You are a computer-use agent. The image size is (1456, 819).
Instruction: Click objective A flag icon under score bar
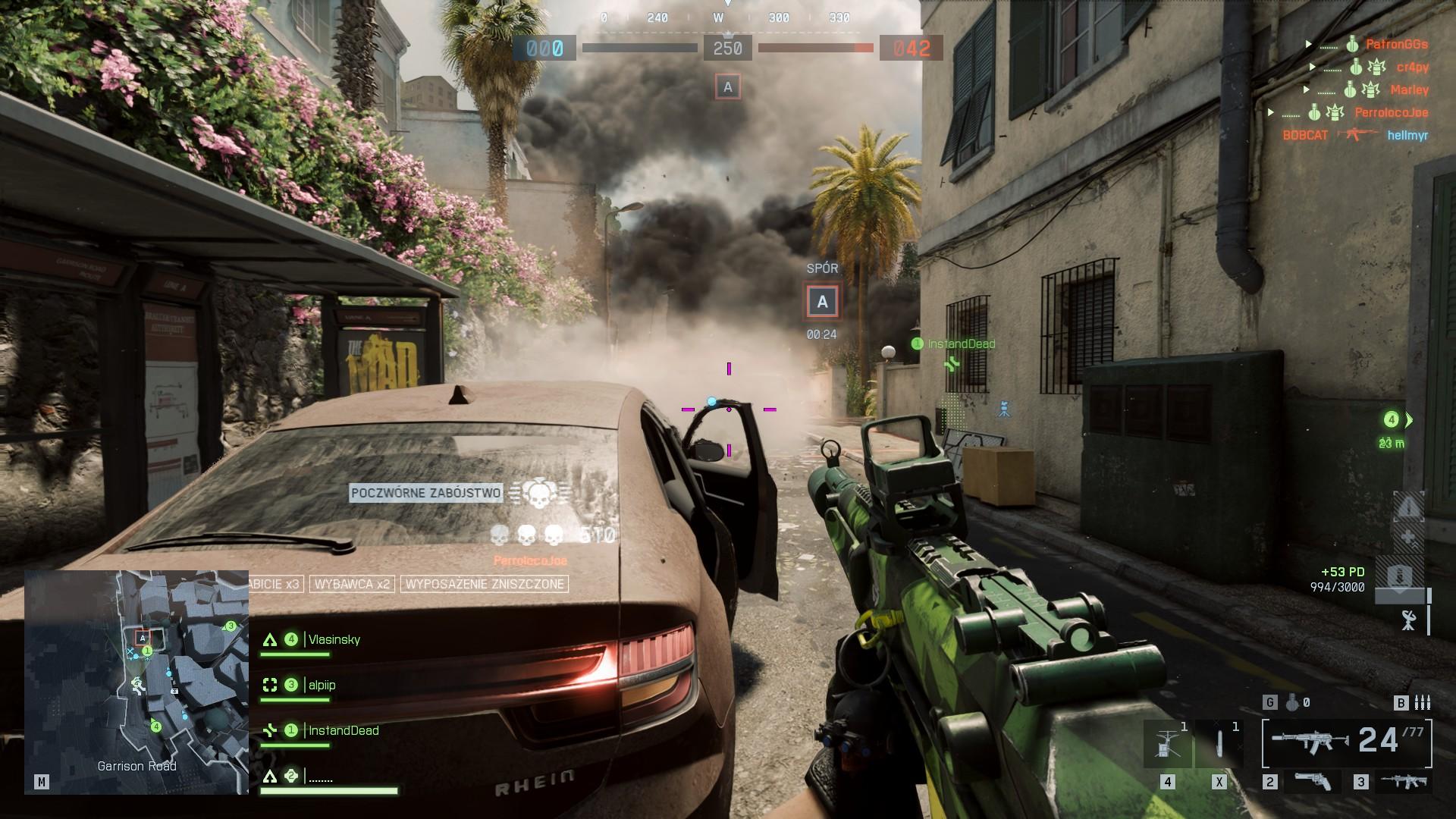coord(728,87)
